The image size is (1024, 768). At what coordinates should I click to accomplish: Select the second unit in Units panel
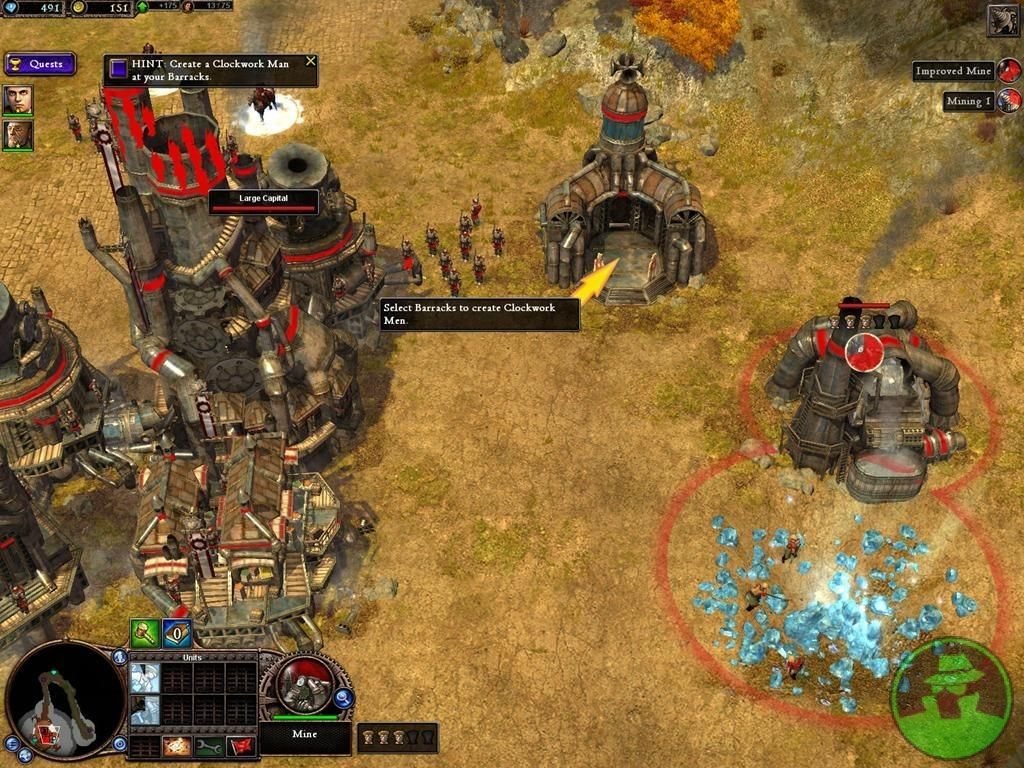coord(145,710)
